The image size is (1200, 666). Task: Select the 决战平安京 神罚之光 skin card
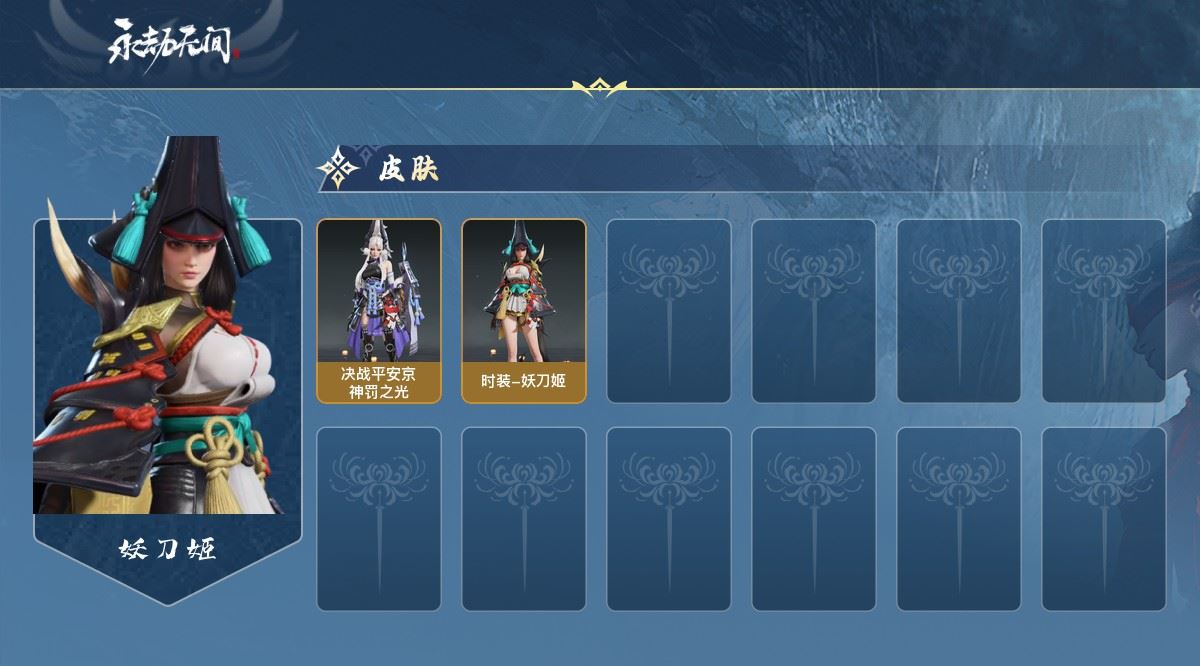(x=379, y=310)
